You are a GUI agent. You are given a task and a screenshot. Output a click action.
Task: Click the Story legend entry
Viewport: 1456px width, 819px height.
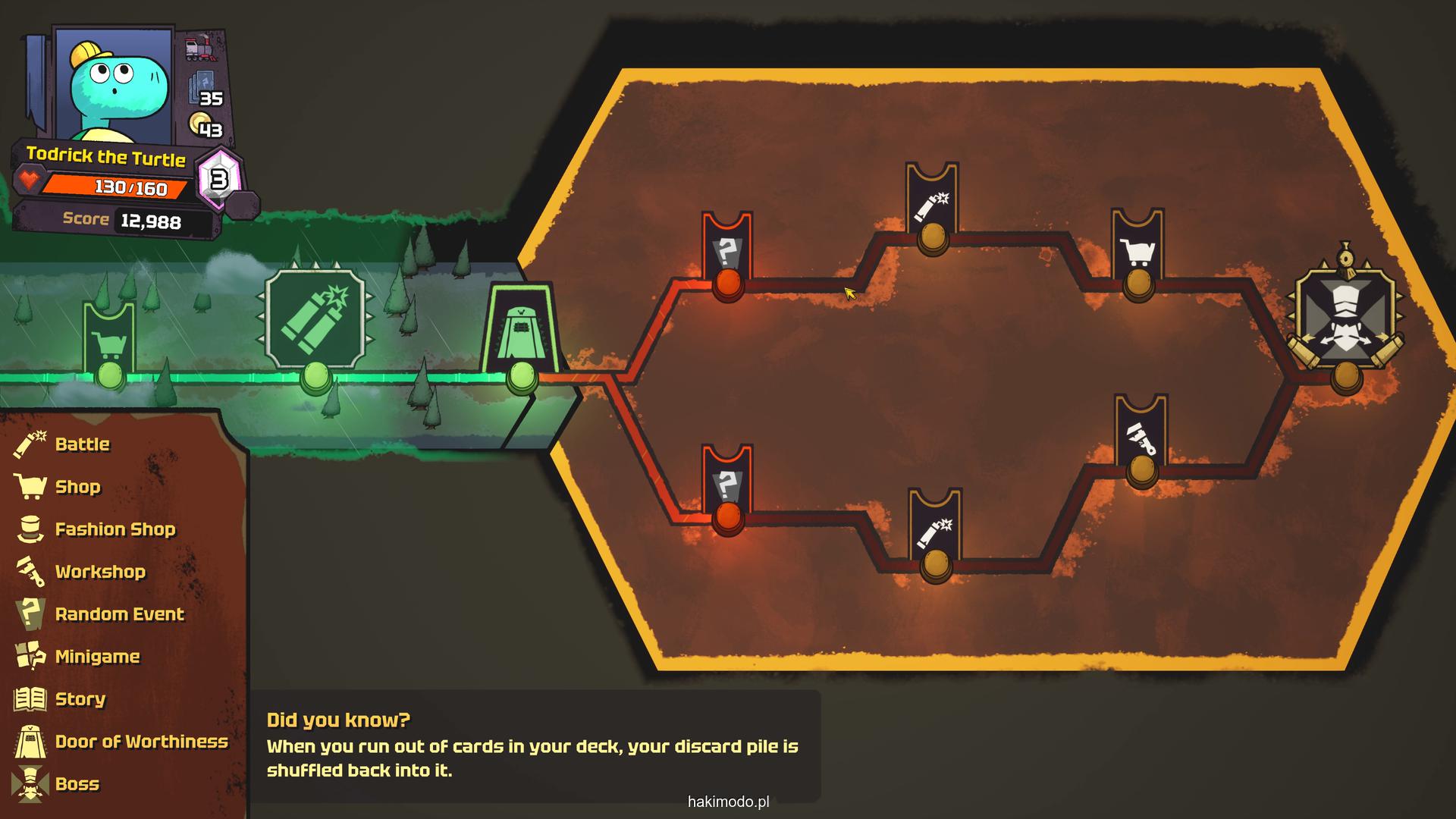point(80,699)
